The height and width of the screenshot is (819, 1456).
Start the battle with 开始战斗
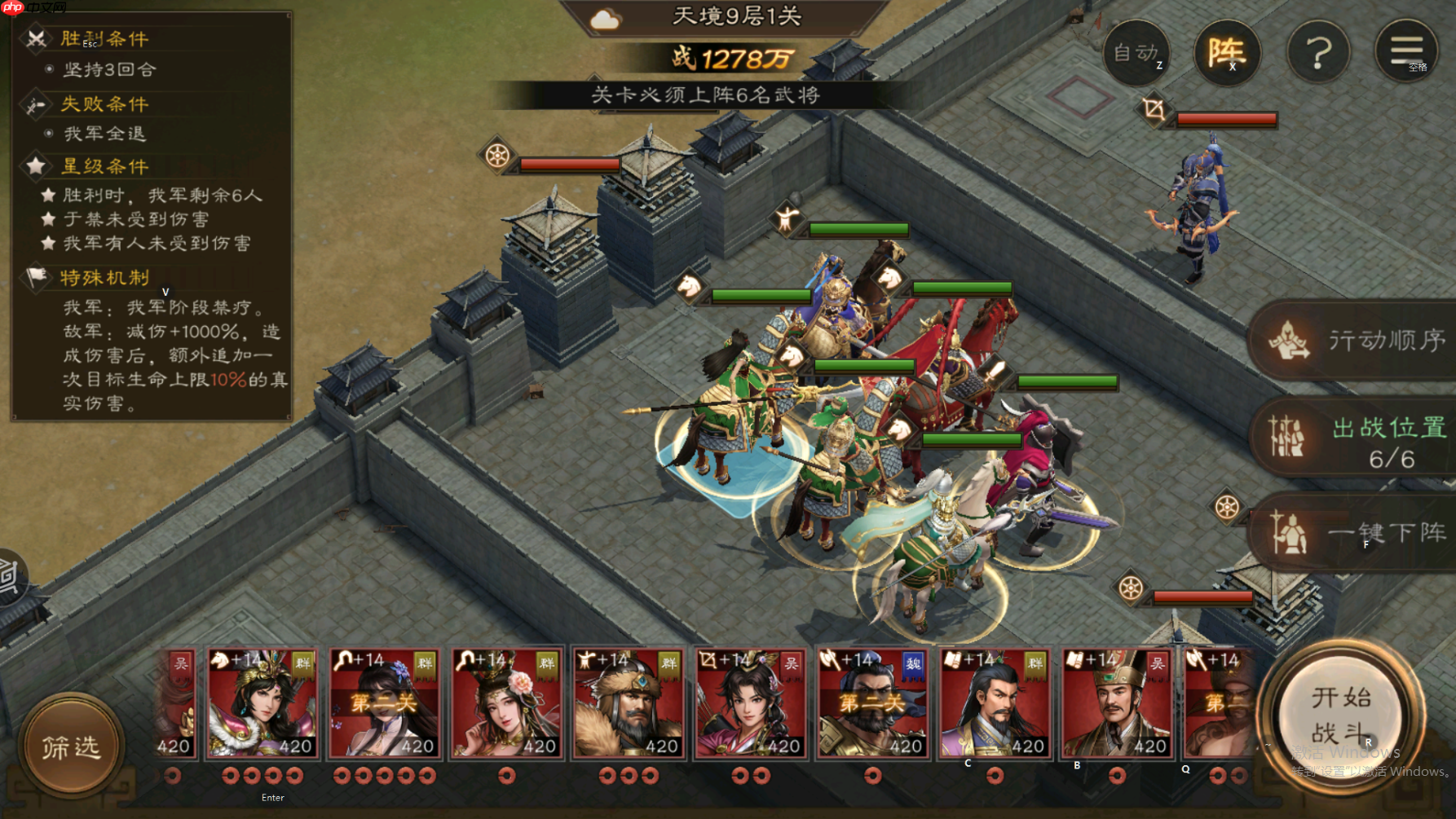[x=1340, y=716]
